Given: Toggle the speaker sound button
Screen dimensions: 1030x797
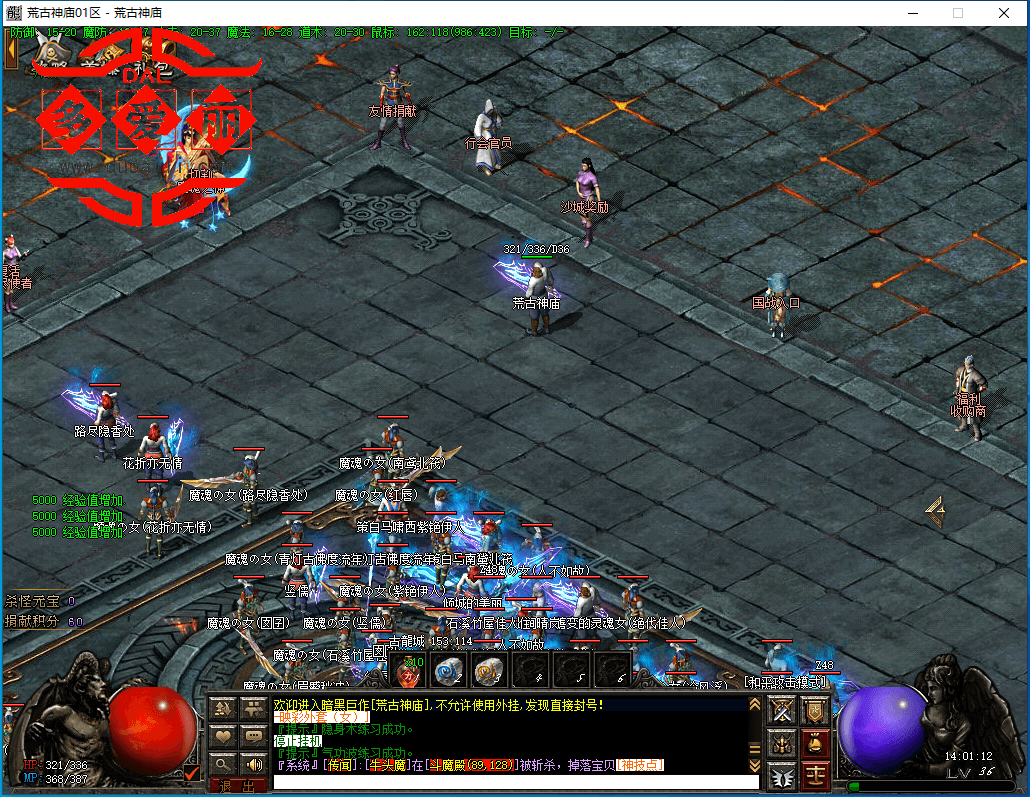Looking at the screenshot, I should [x=254, y=764].
